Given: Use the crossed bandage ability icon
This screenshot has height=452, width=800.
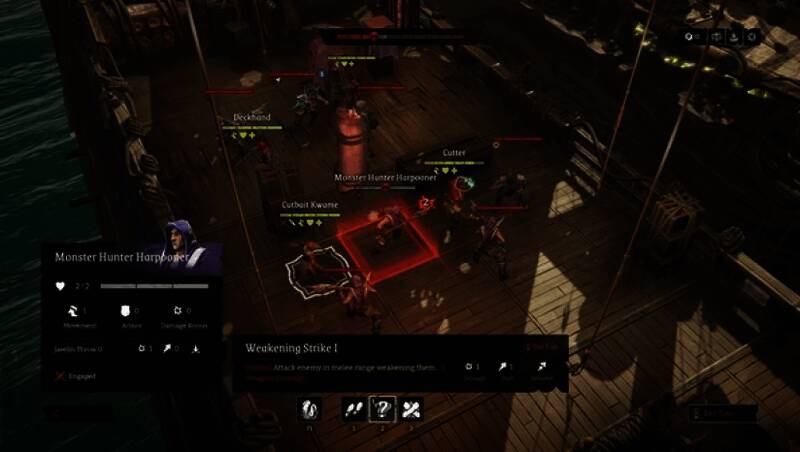Looking at the screenshot, I should point(411,408).
